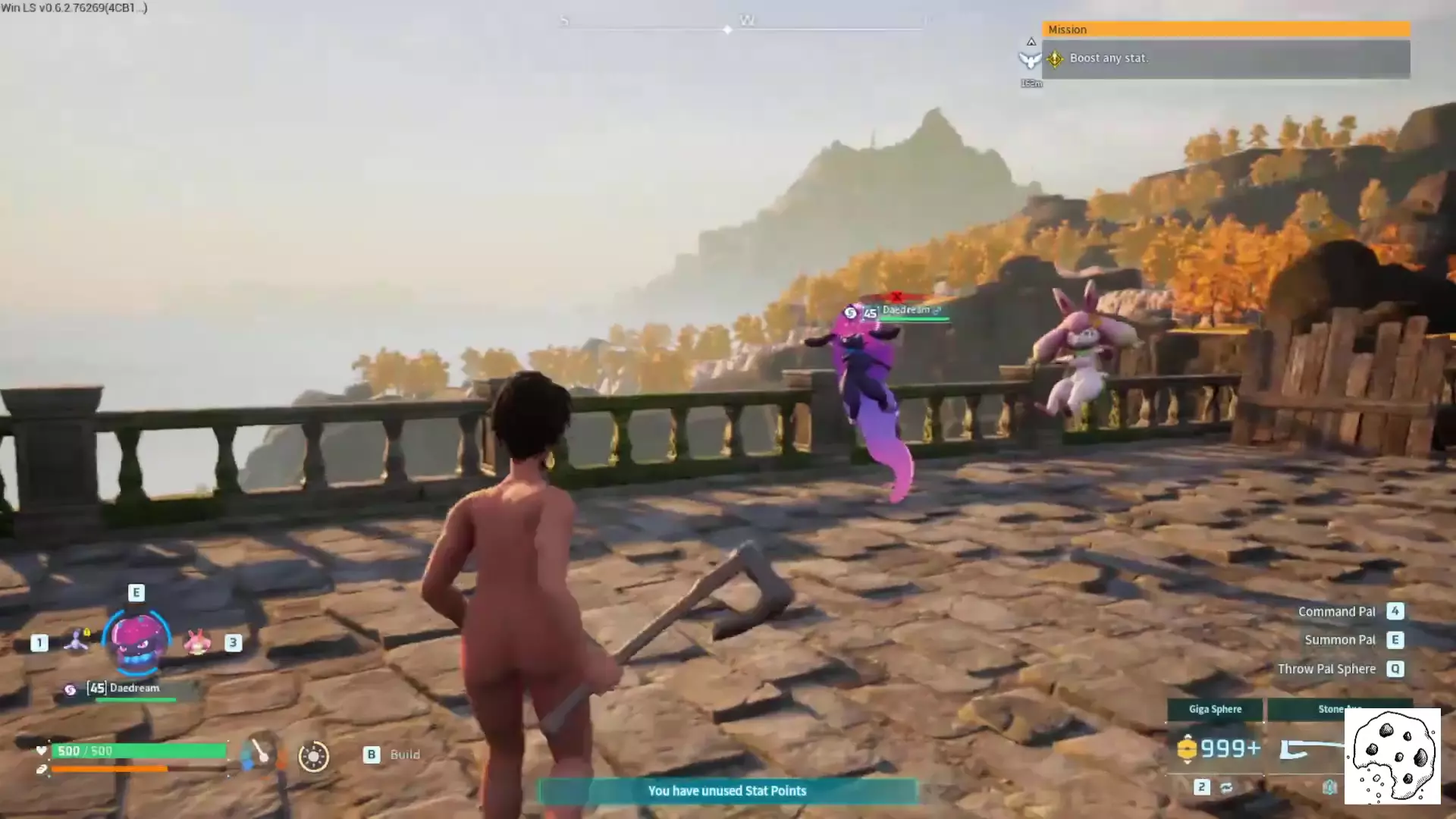Click the compass bar heading
The image size is (1456, 819).
point(743,23)
